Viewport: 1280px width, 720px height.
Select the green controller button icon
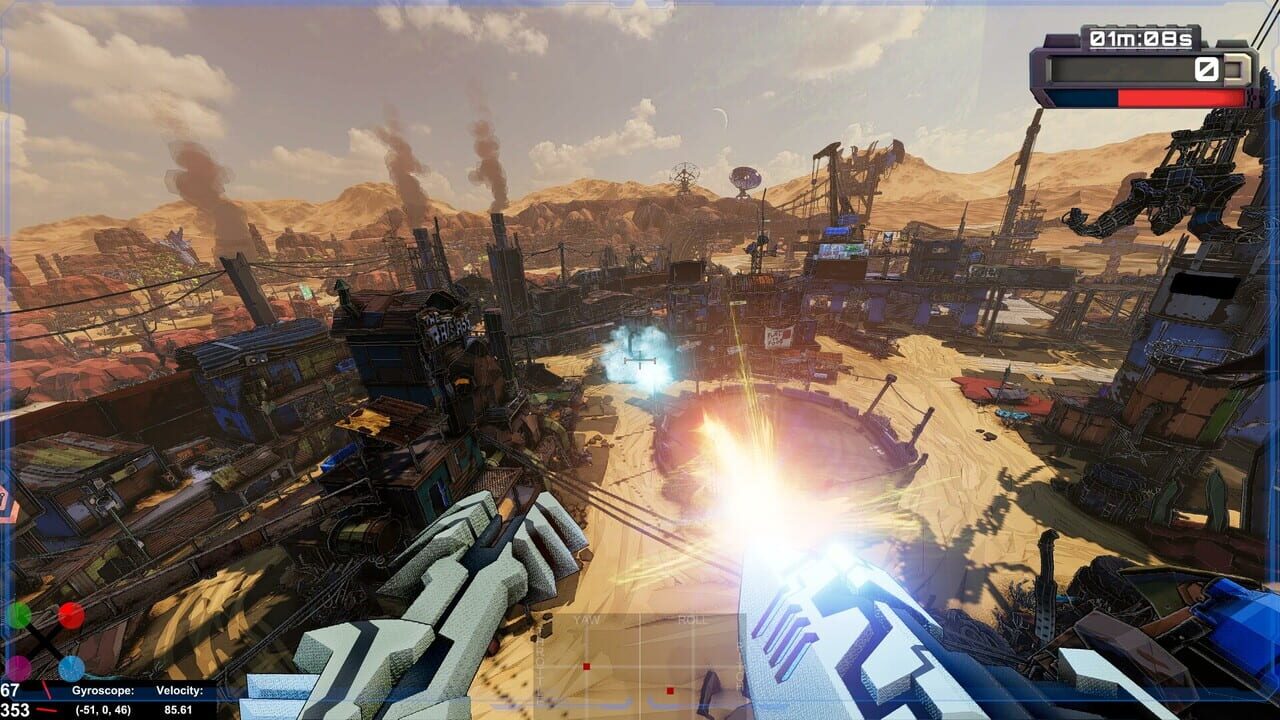point(20,615)
